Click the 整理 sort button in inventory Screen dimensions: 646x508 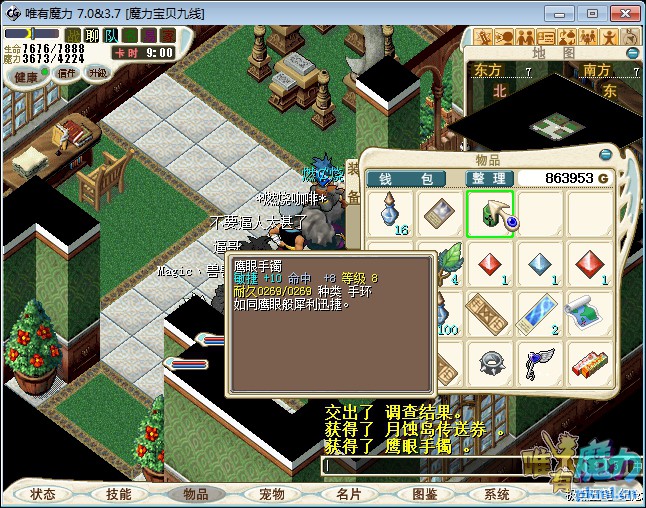pyautogui.click(x=490, y=178)
